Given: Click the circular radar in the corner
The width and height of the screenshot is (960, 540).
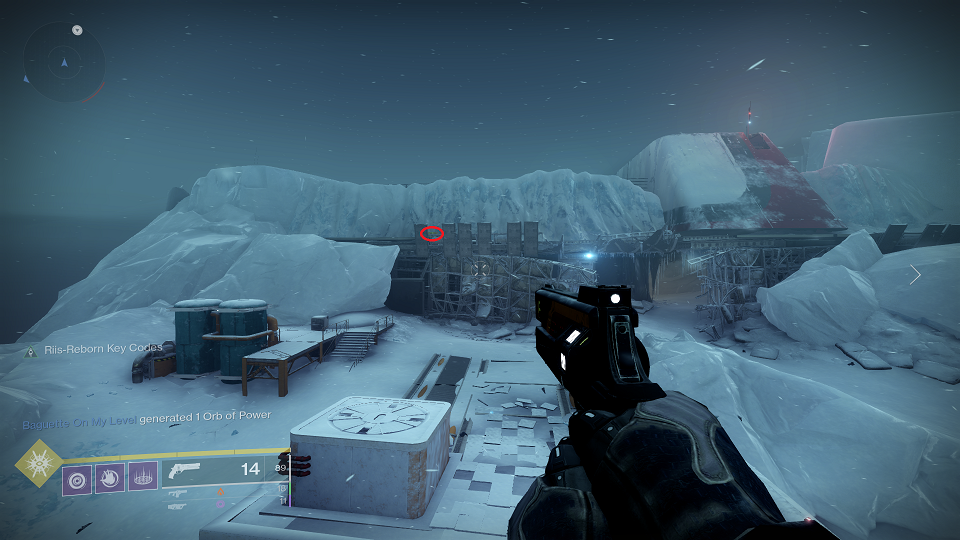Looking at the screenshot, I should (x=65, y=62).
